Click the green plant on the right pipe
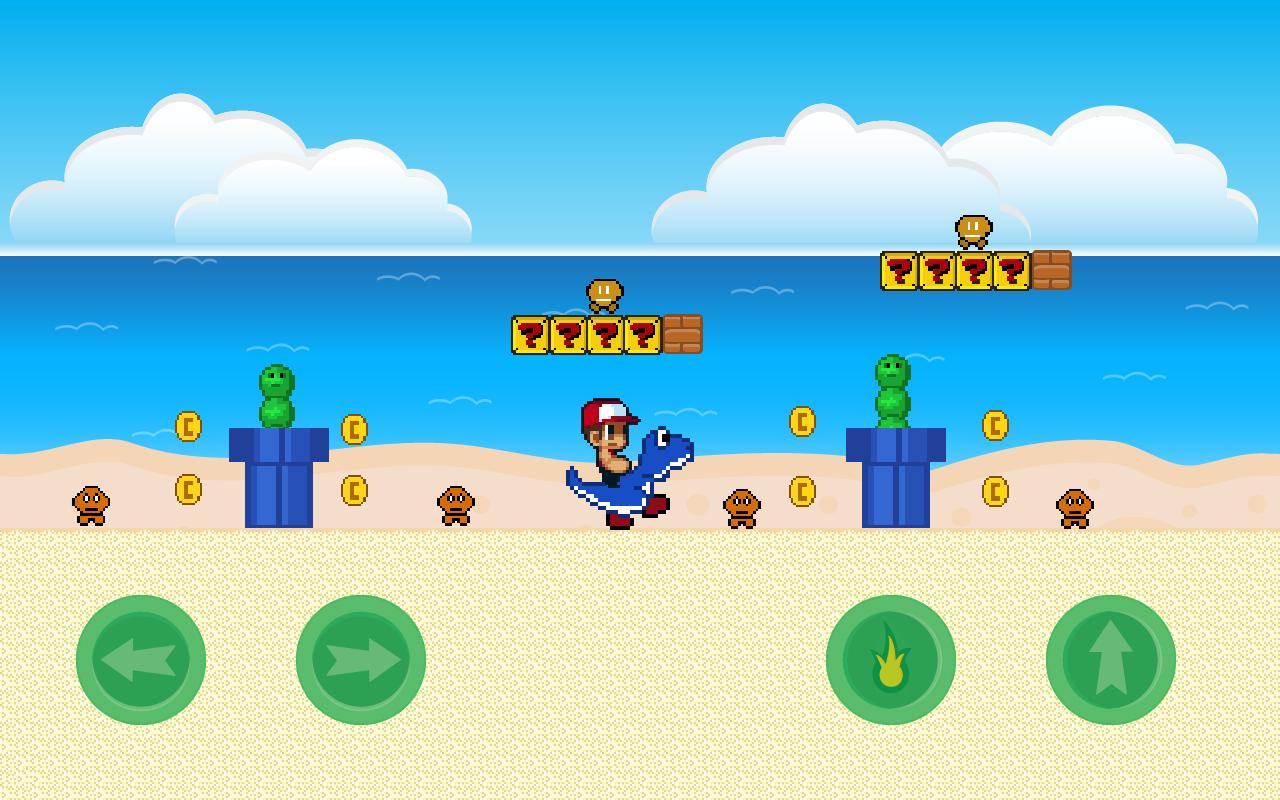The height and width of the screenshot is (800, 1280). click(x=895, y=390)
